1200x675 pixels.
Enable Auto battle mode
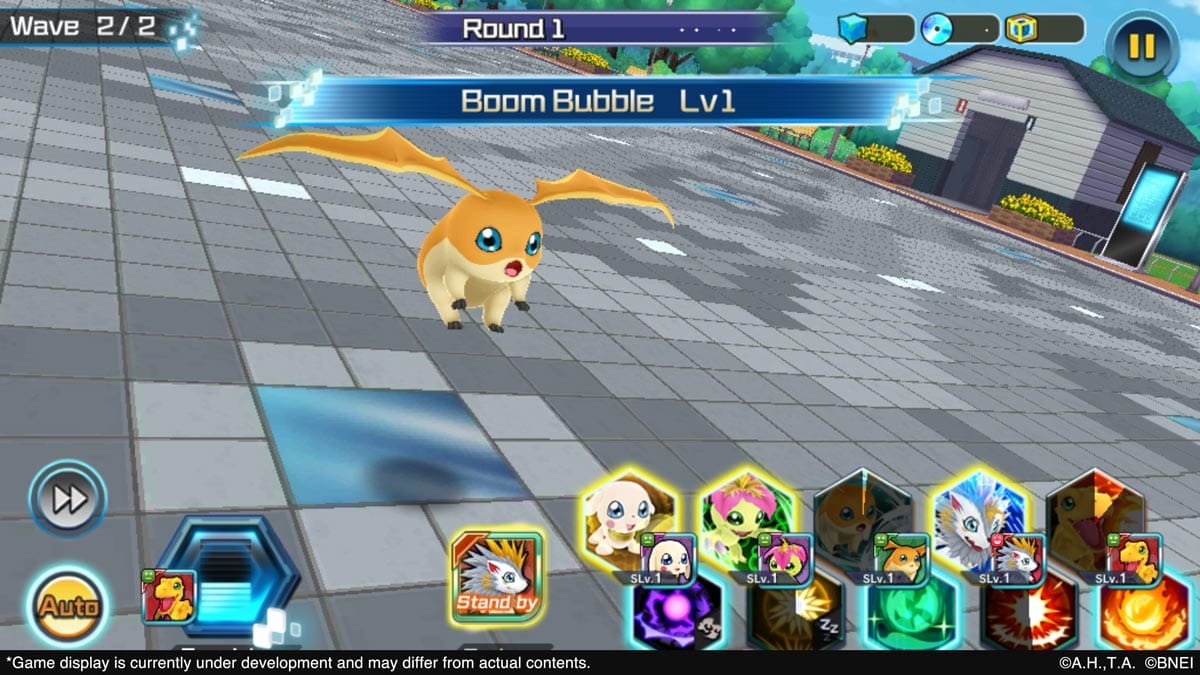(x=69, y=606)
